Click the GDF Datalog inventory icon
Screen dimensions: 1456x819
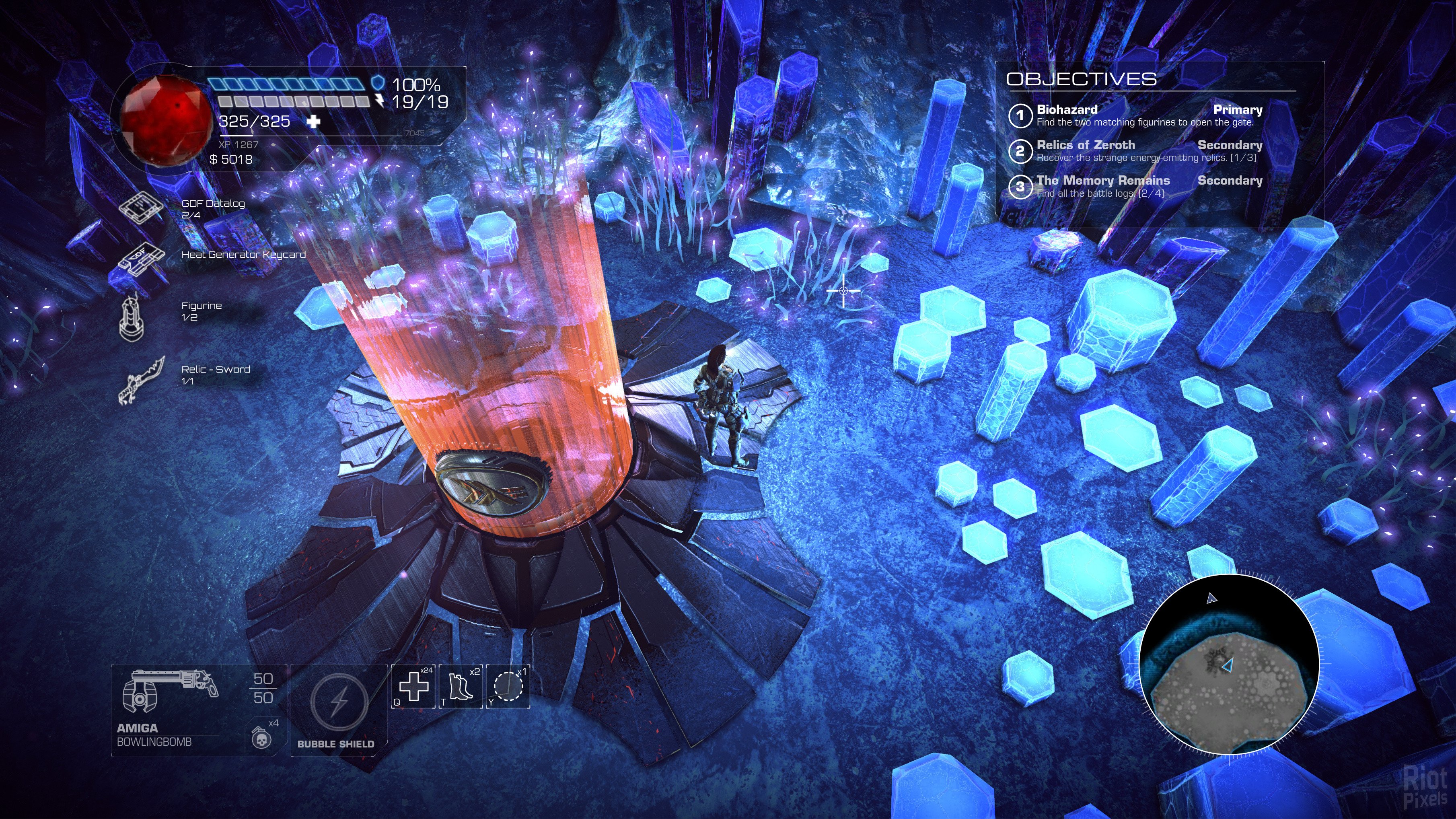pos(140,208)
